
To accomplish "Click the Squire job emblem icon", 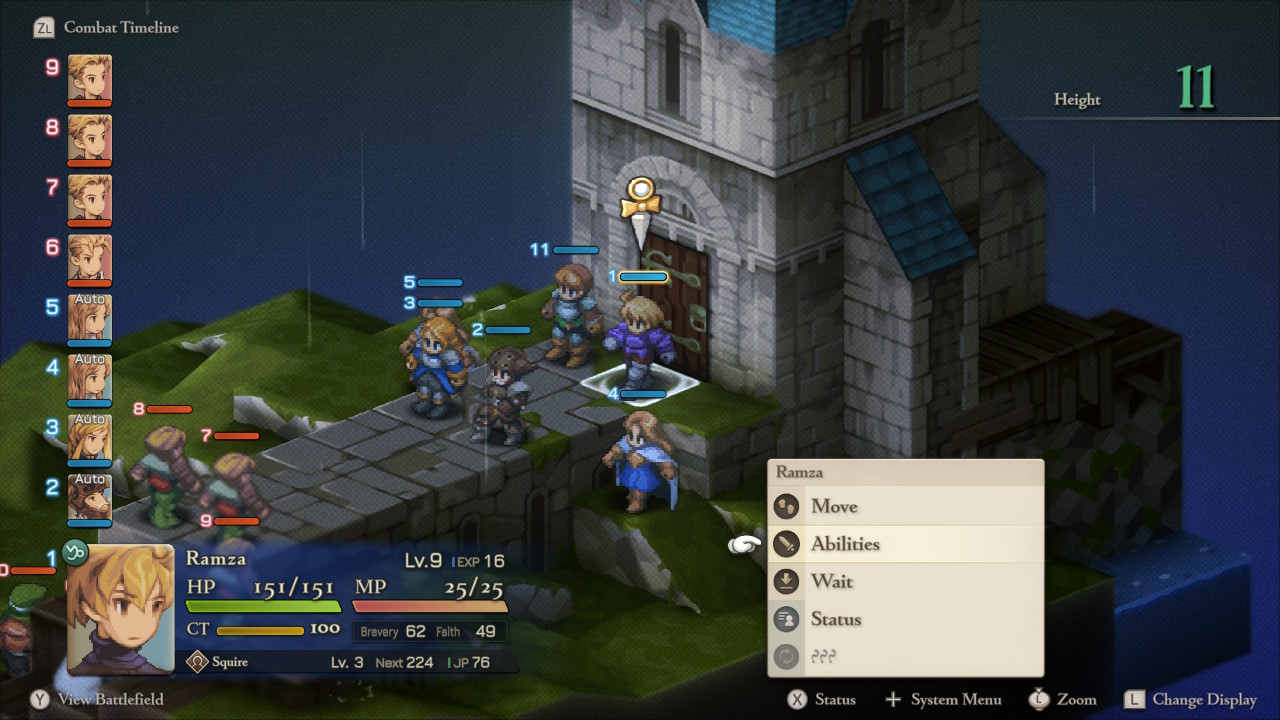I will [x=197, y=662].
